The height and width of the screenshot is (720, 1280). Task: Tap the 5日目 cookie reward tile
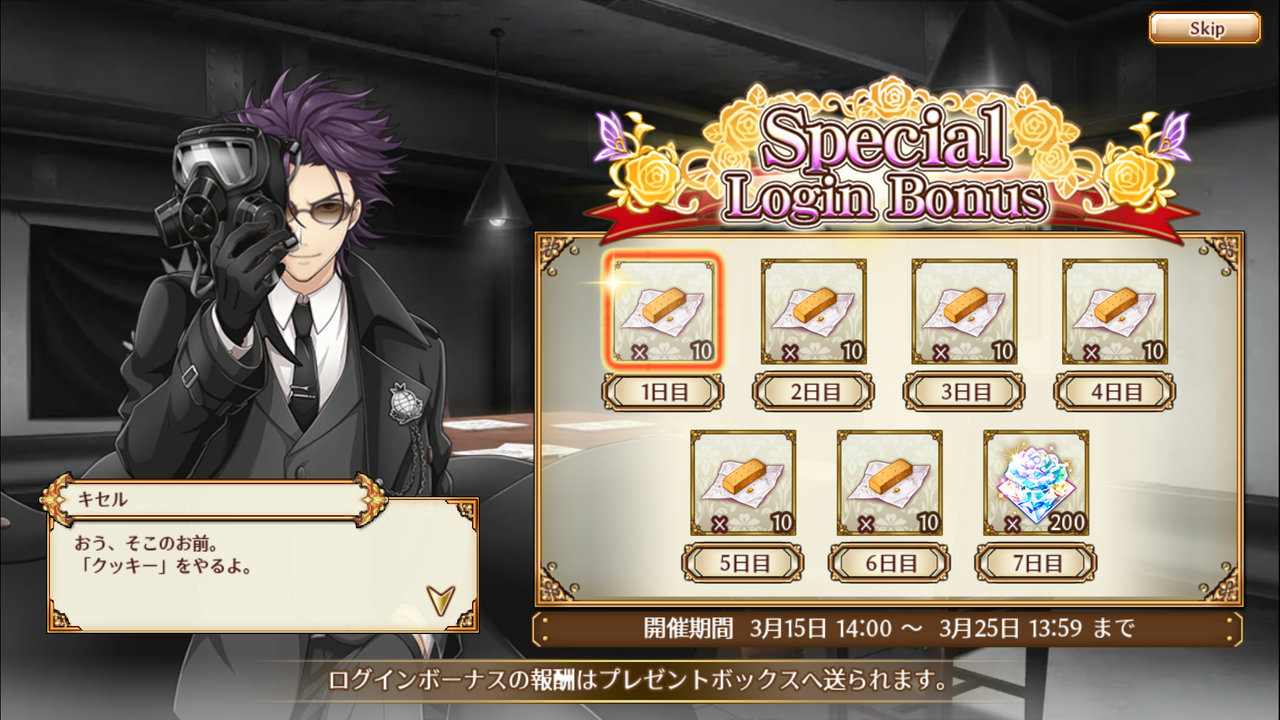(x=743, y=483)
